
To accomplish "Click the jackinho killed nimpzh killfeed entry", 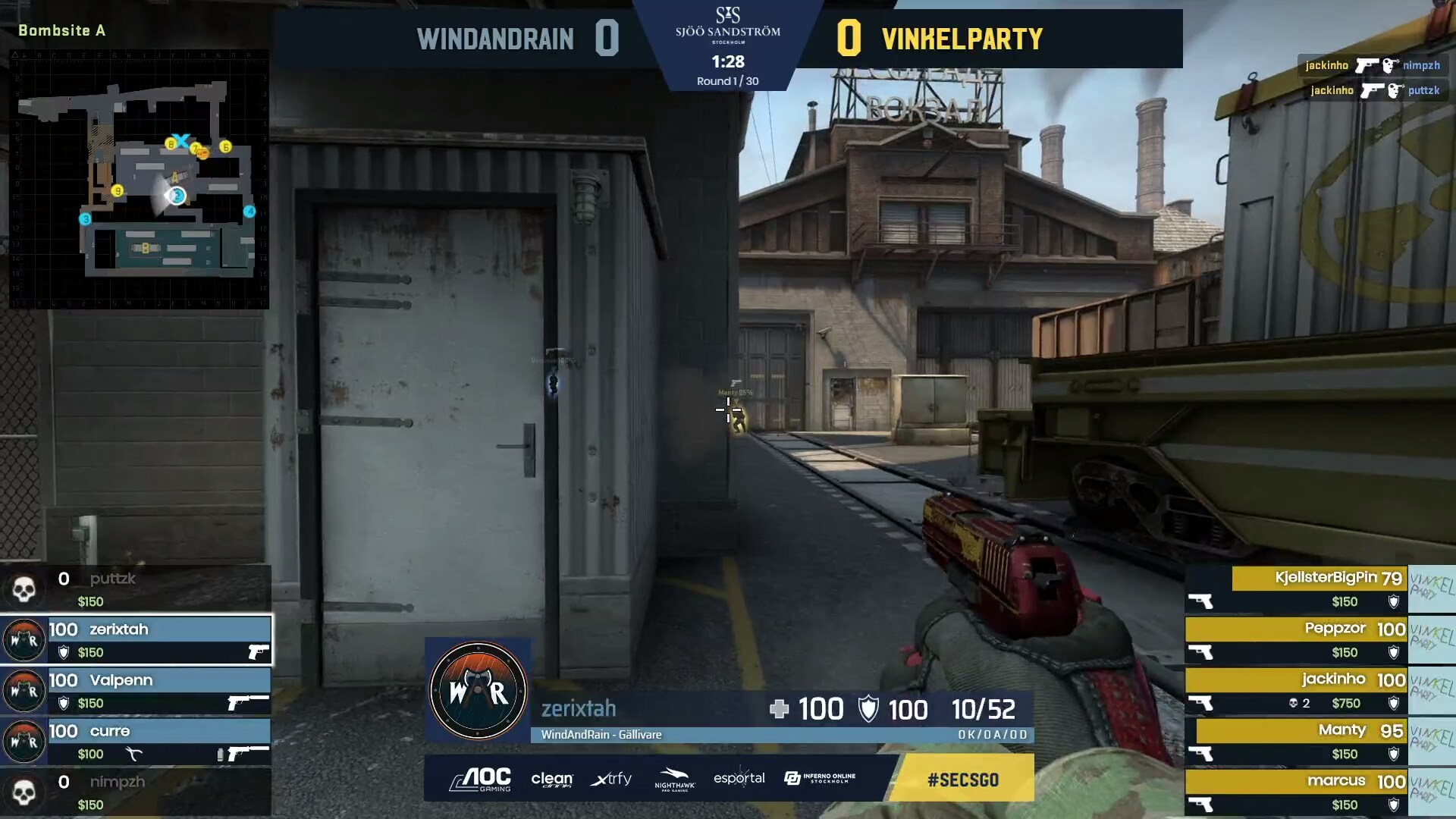I will [x=1372, y=65].
